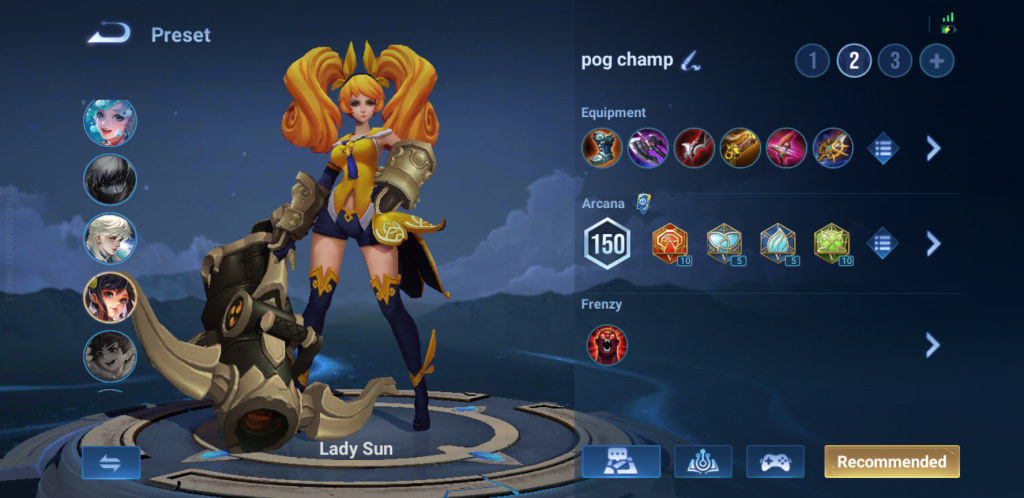
Task: Open the Equipment list view icon
Action: coord(882,149)
